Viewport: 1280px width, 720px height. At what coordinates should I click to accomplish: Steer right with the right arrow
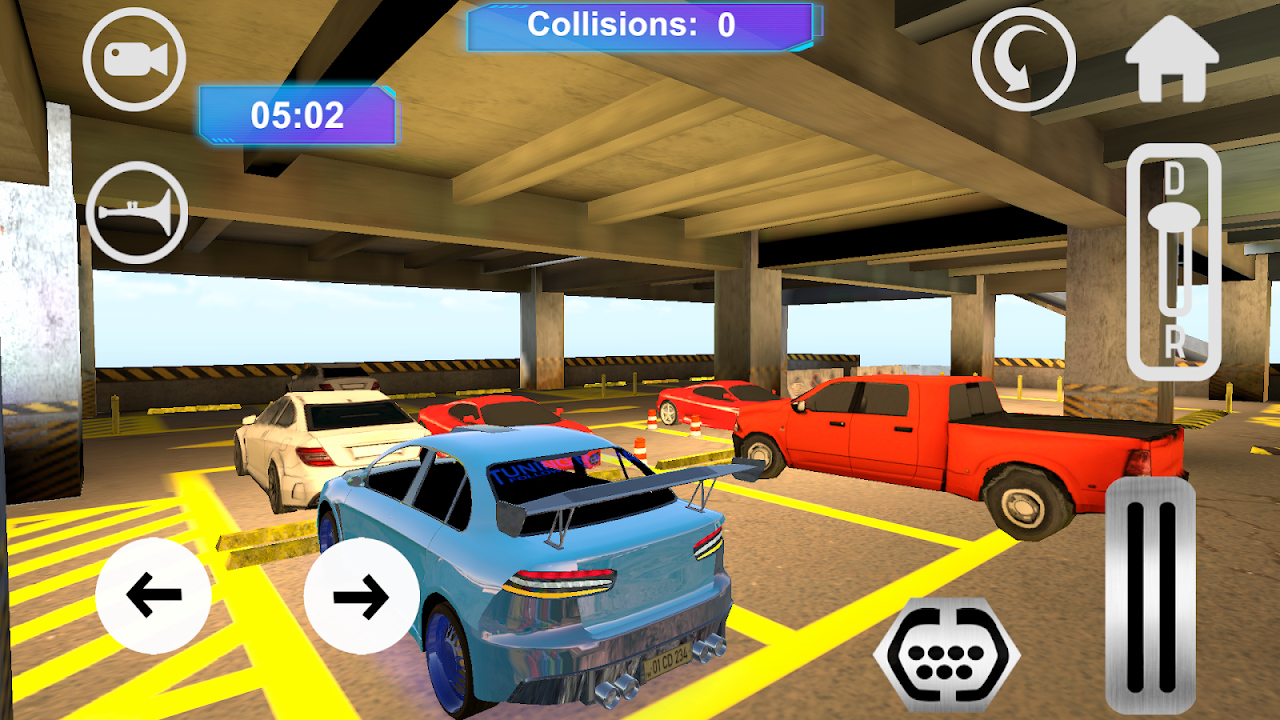361,596
